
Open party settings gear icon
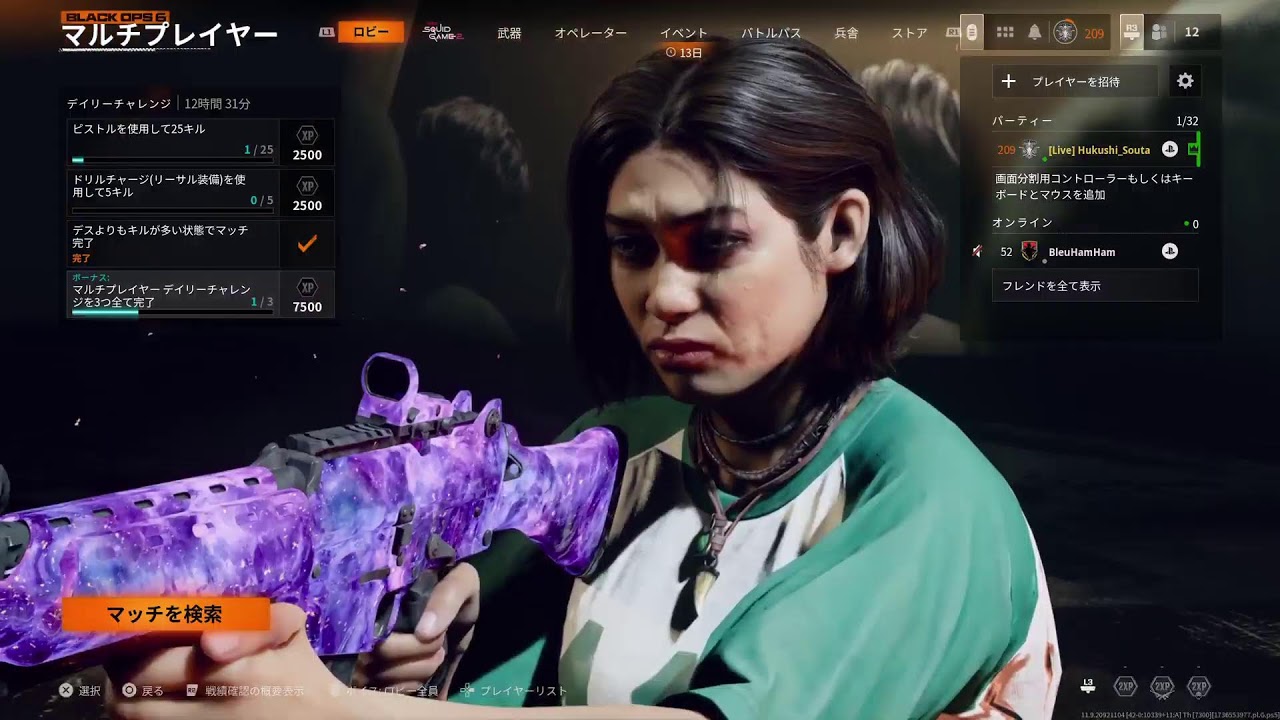point(1185,81)
